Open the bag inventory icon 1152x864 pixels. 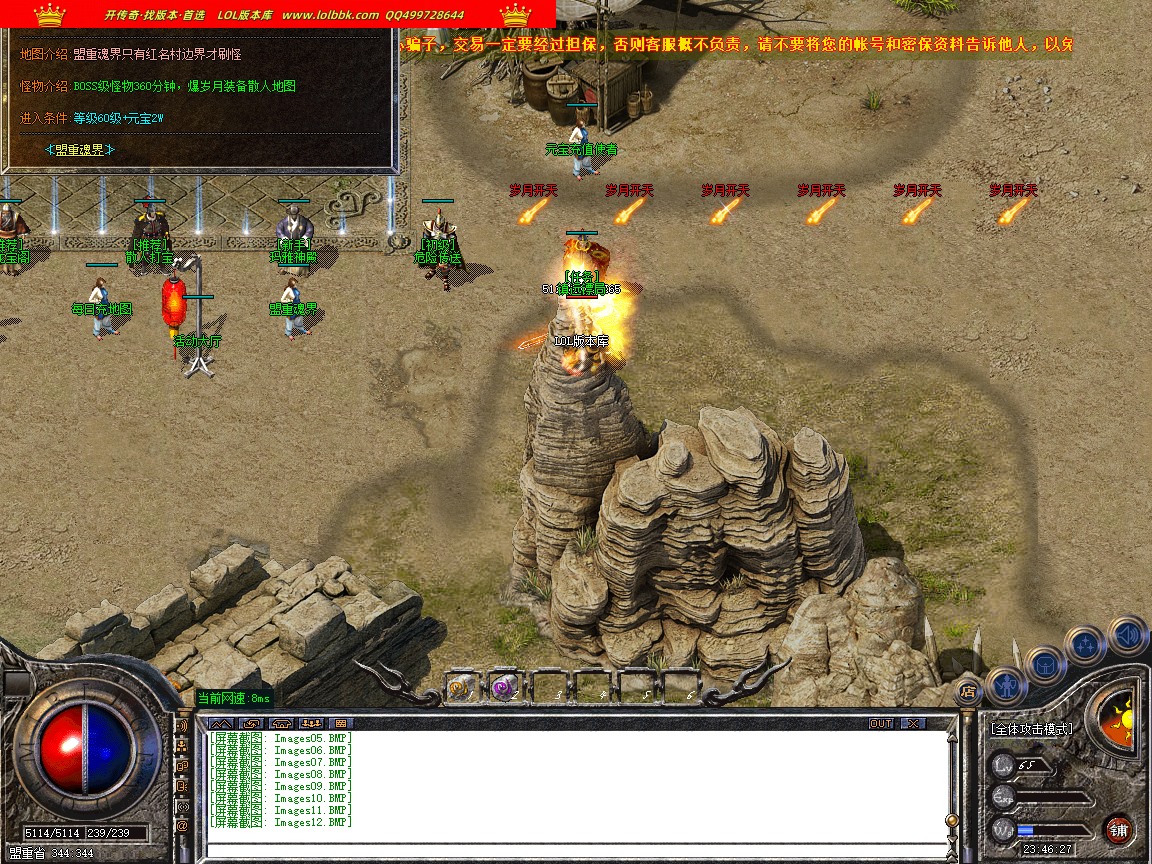[x=1045, y=663]
